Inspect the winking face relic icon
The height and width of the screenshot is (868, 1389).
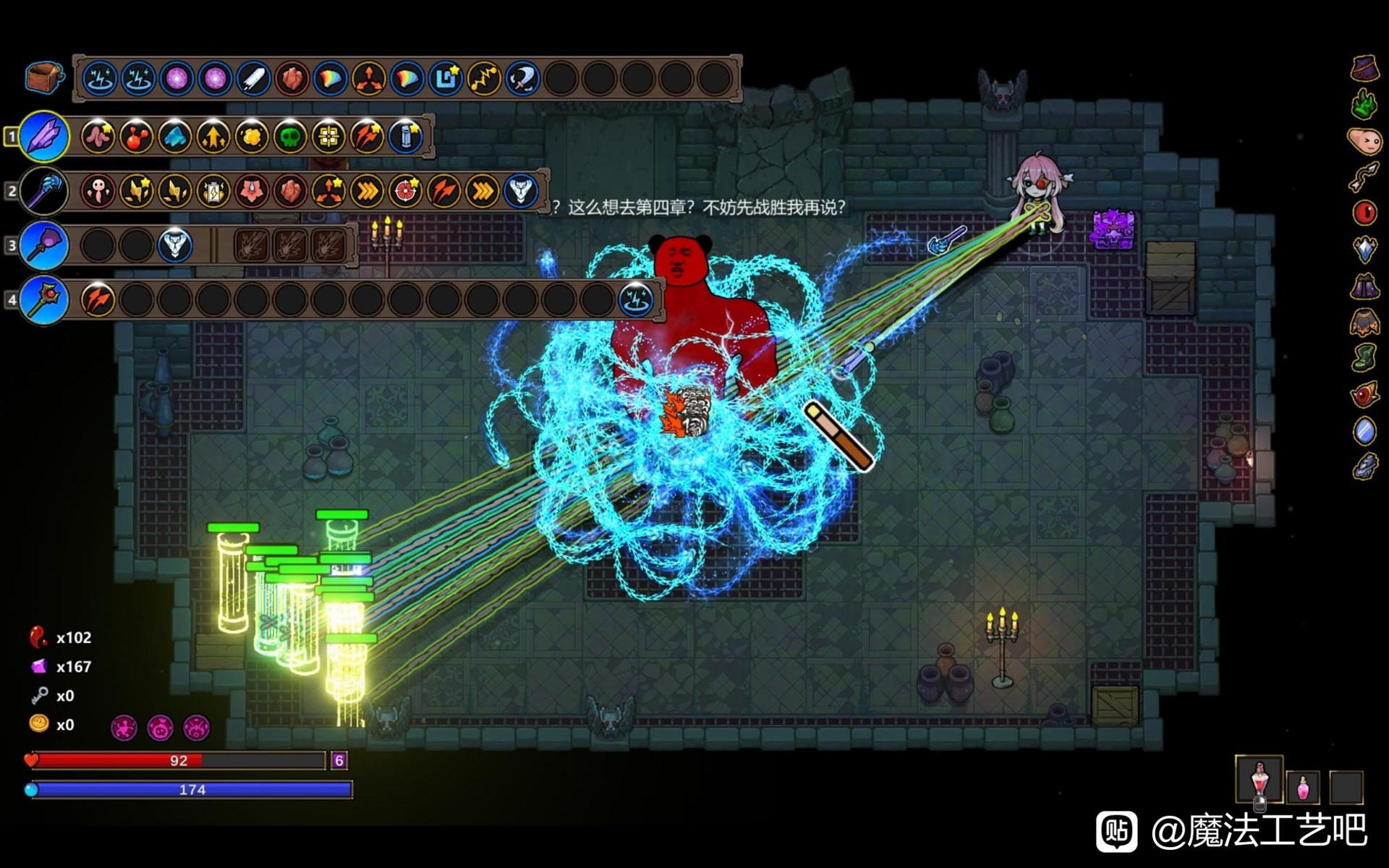click(1364, 140)
